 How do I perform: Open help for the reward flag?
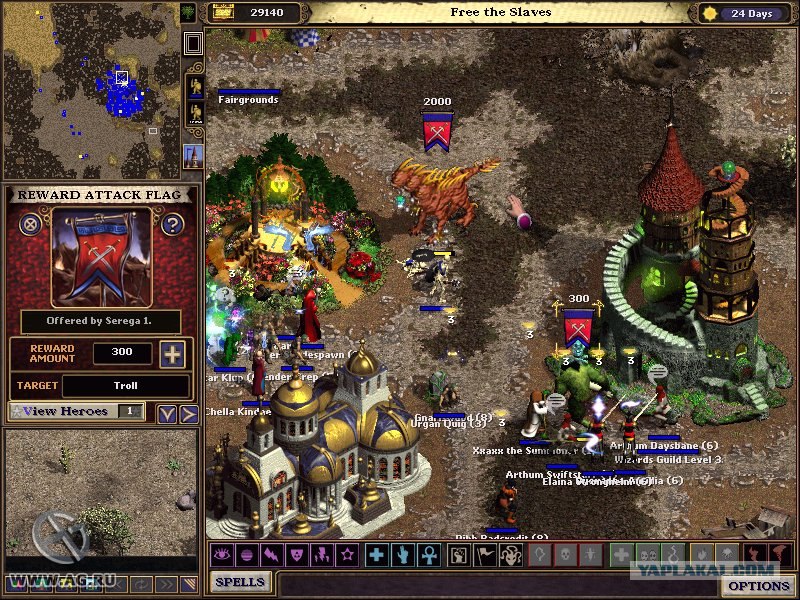tap(172, 224)
